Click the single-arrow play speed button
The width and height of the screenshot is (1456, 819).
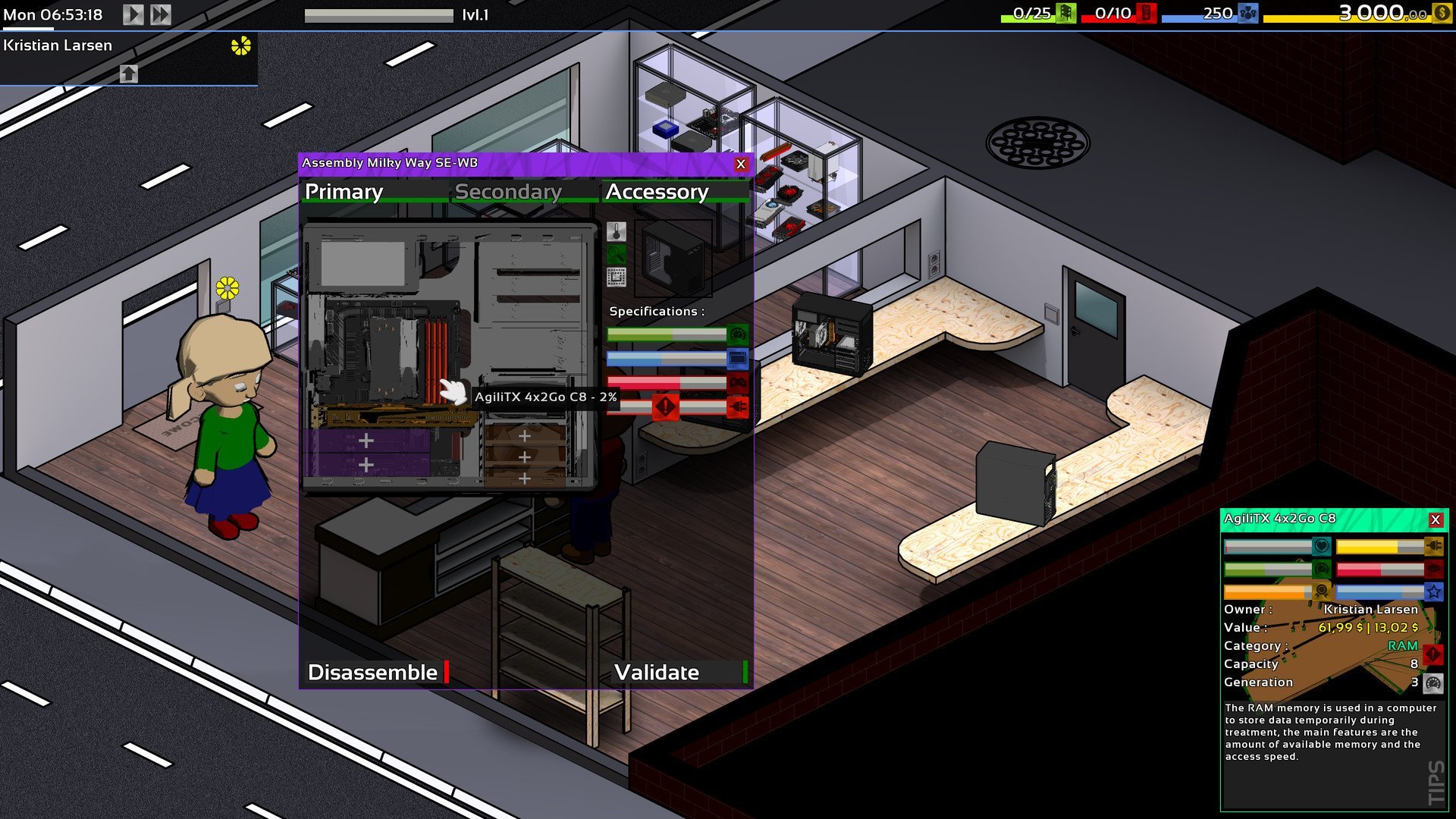pyautogui.click(x=133, y=14)
